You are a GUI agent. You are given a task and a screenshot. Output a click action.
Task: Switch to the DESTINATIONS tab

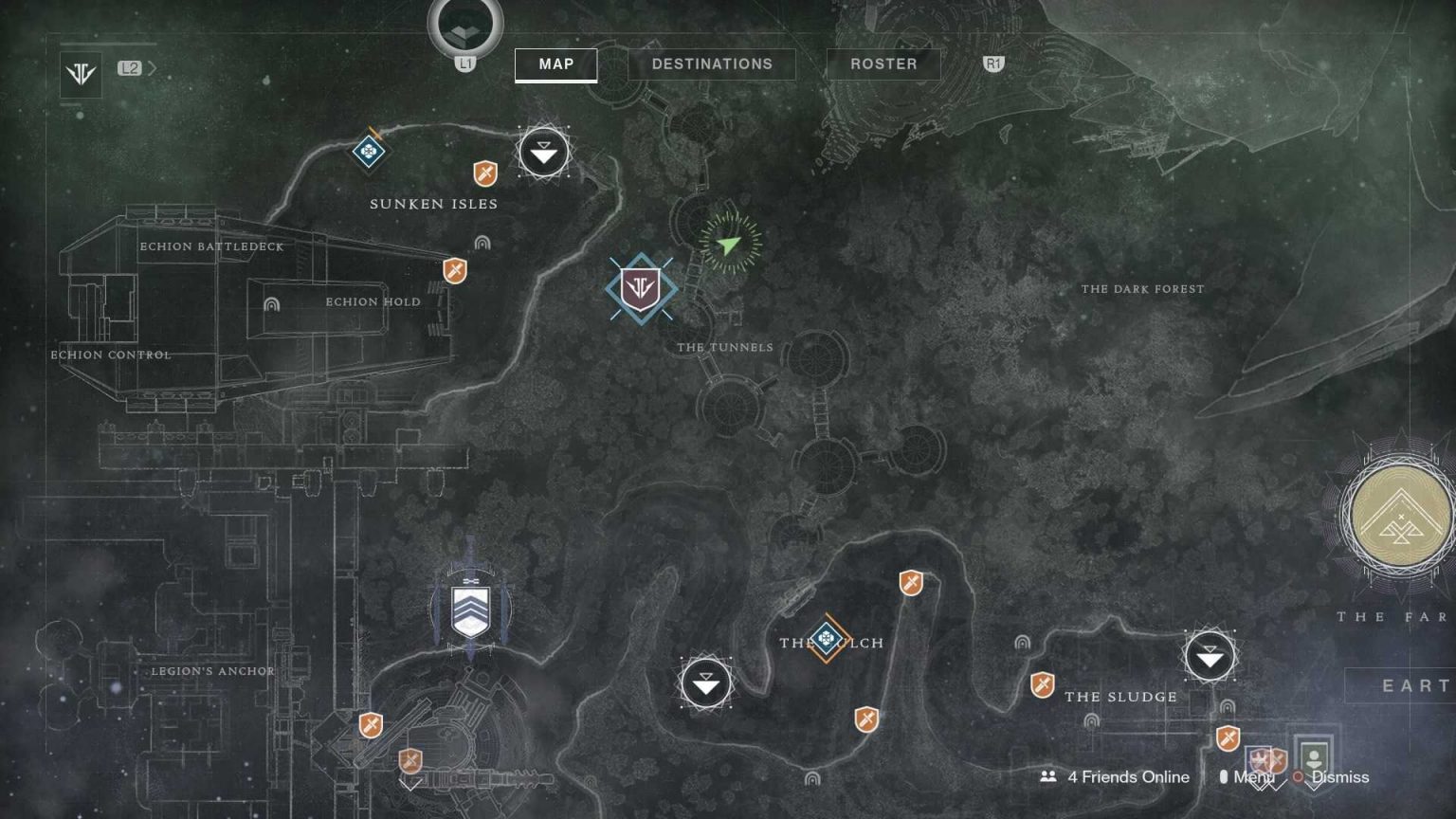tap(711, 64)
